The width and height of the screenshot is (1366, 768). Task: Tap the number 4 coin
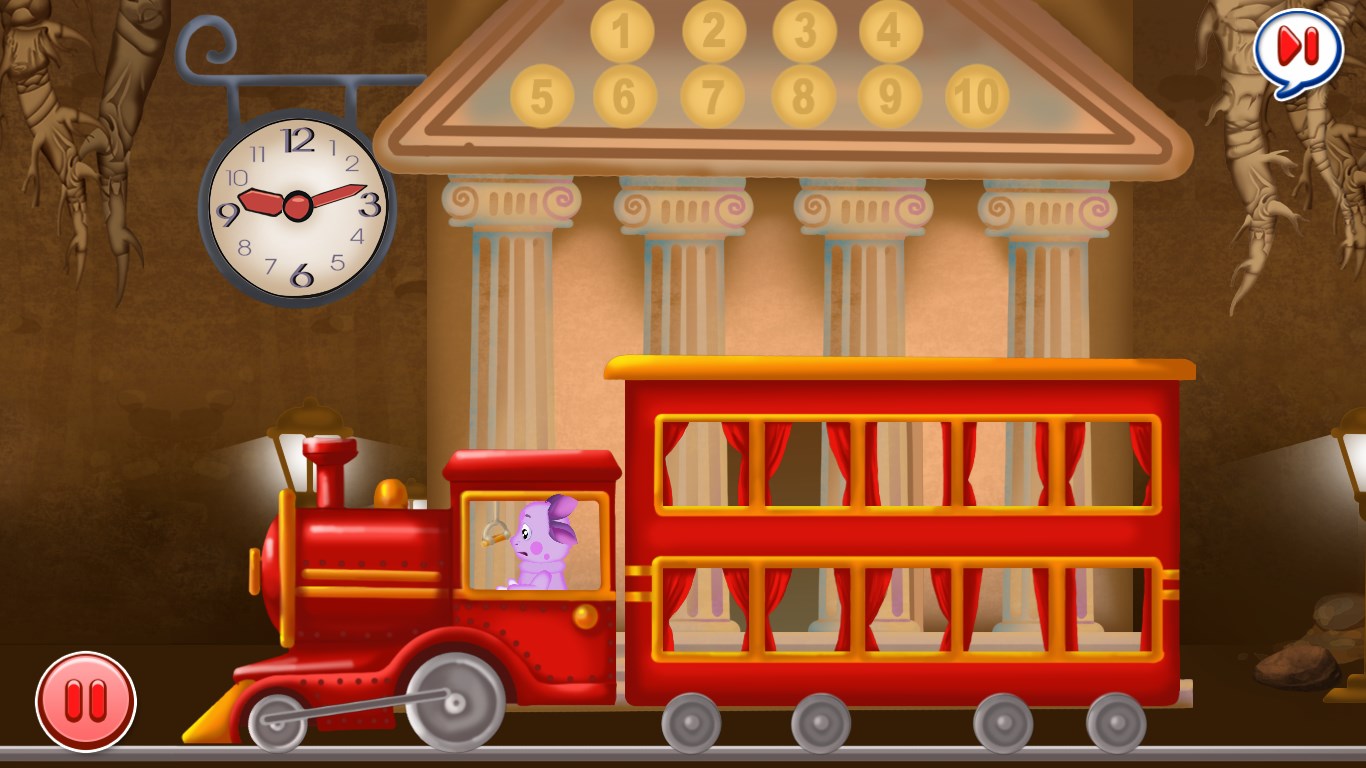[x=891, y=32]
